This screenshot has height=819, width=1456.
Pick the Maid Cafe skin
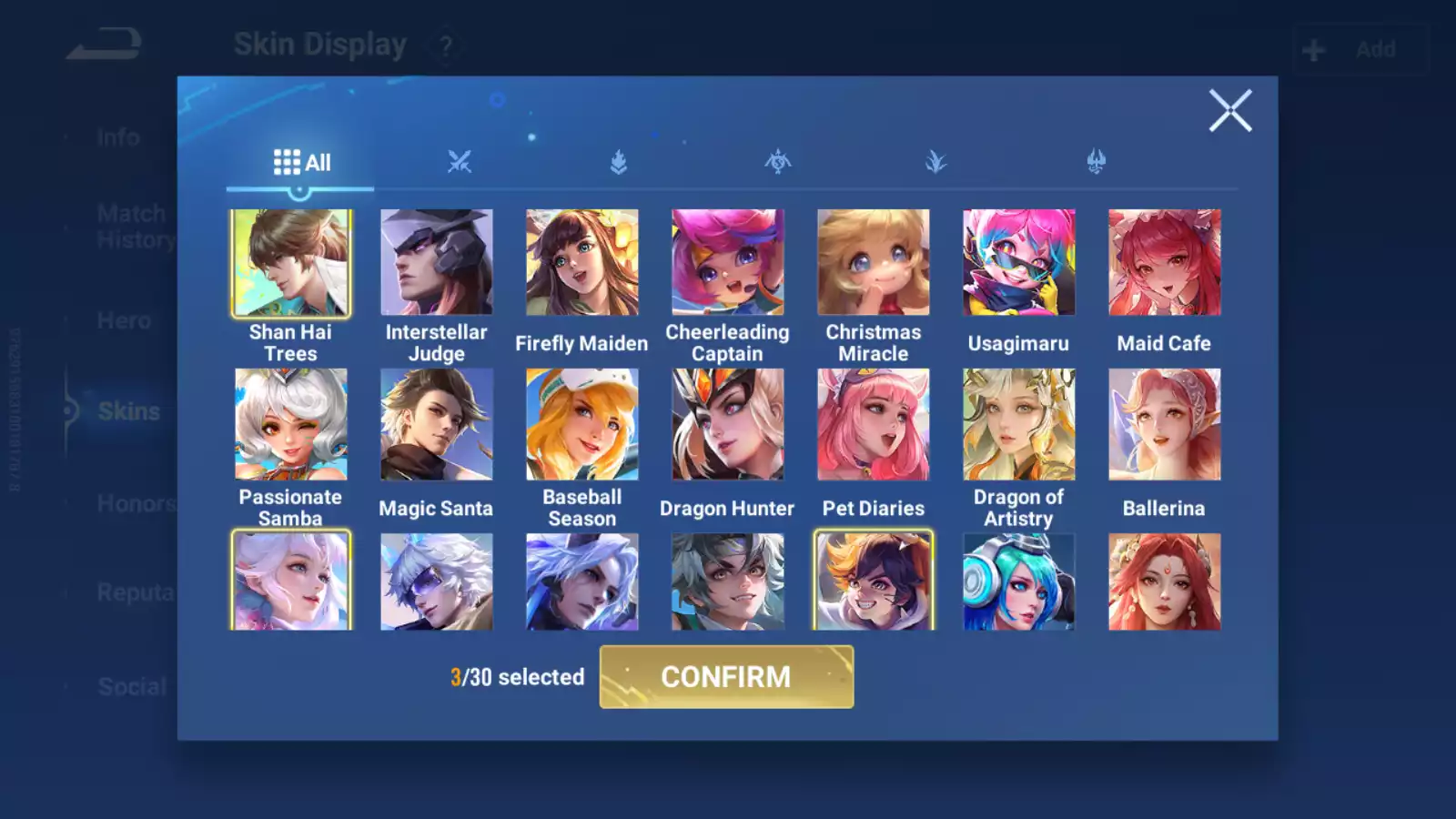point(1164,263)
